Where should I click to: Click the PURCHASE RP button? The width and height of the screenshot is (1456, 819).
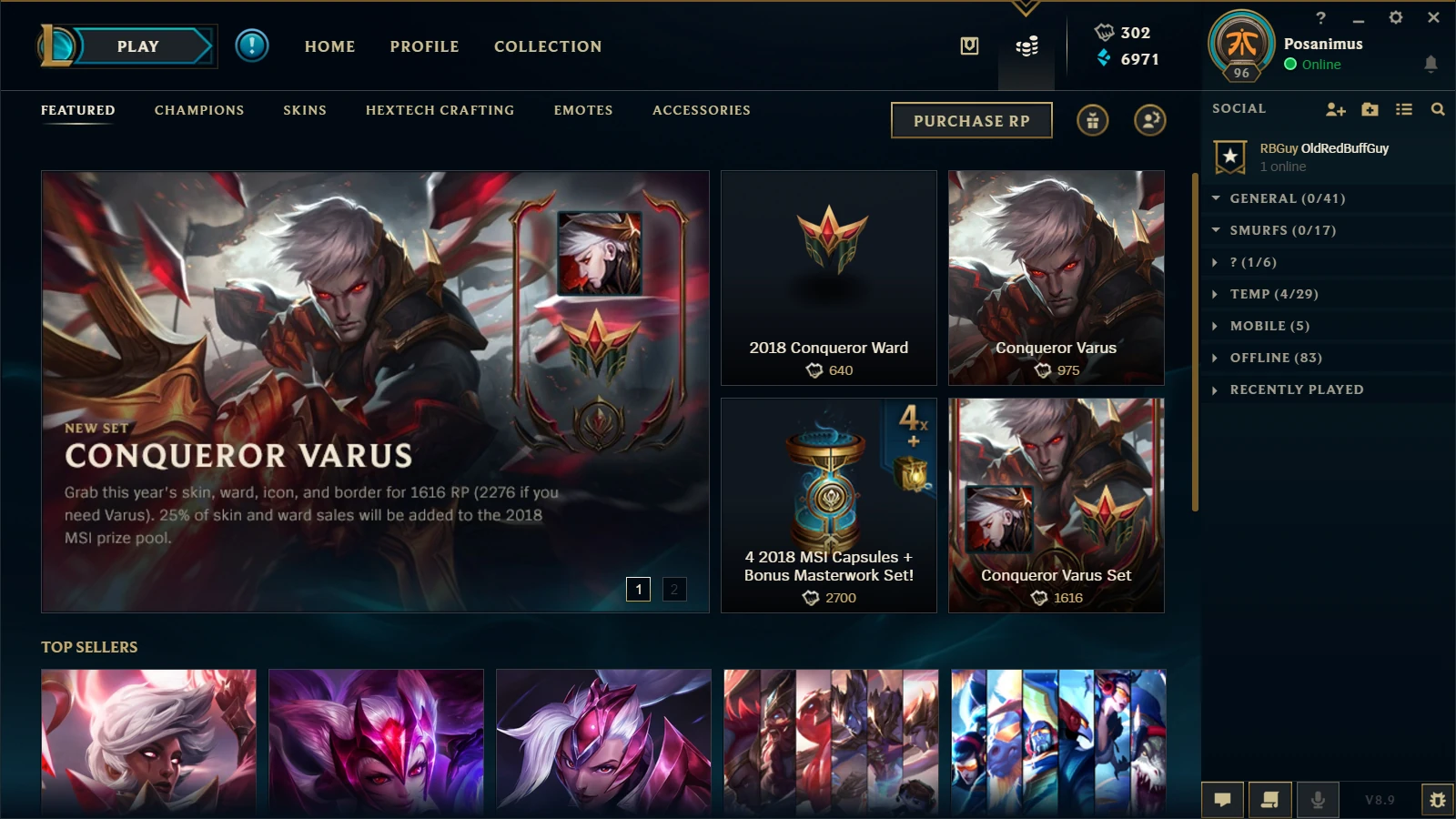(971, 119)
